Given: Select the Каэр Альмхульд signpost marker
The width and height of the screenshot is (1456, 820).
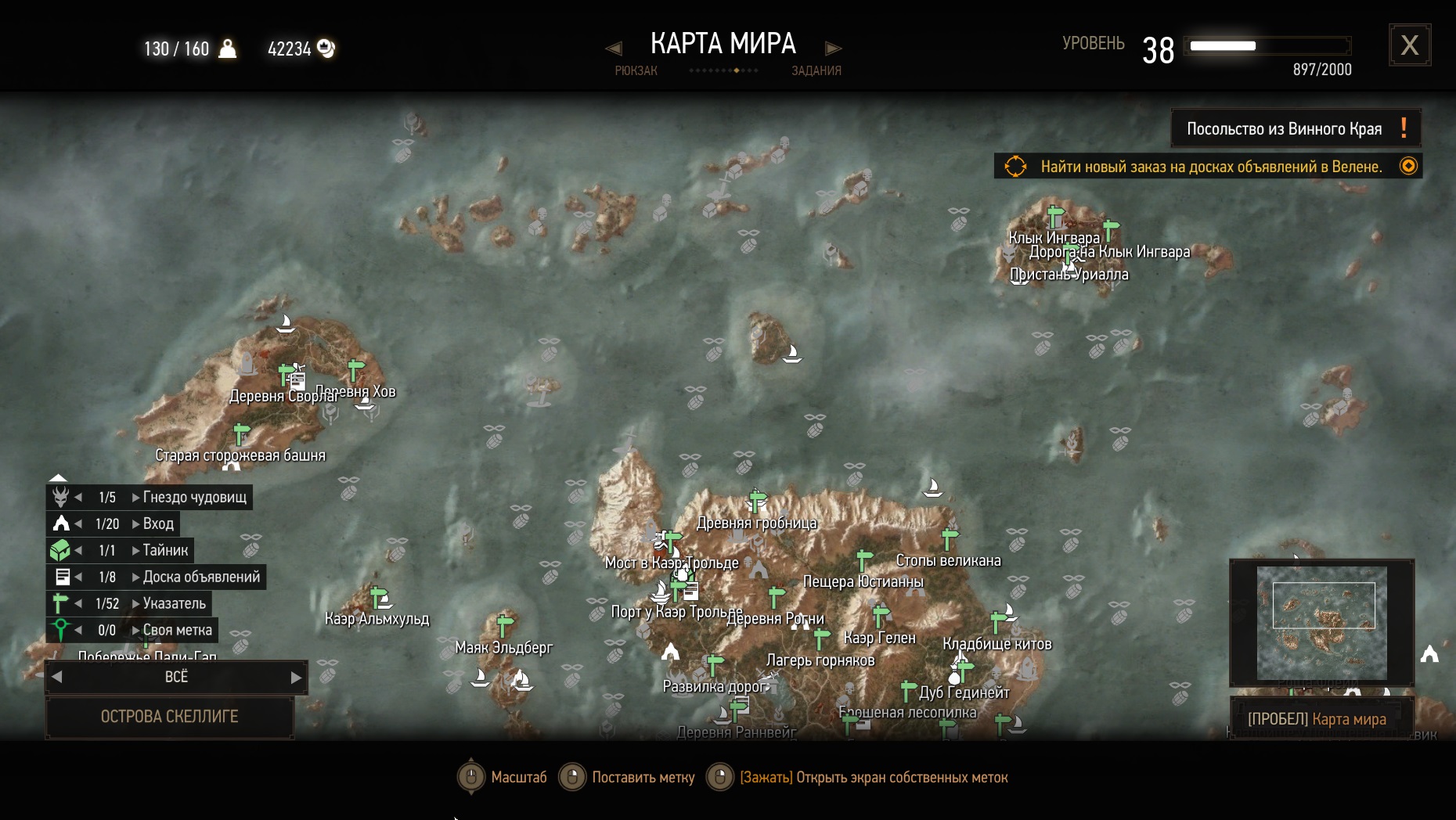Looking at the screenshot, I should coord(380,598).
